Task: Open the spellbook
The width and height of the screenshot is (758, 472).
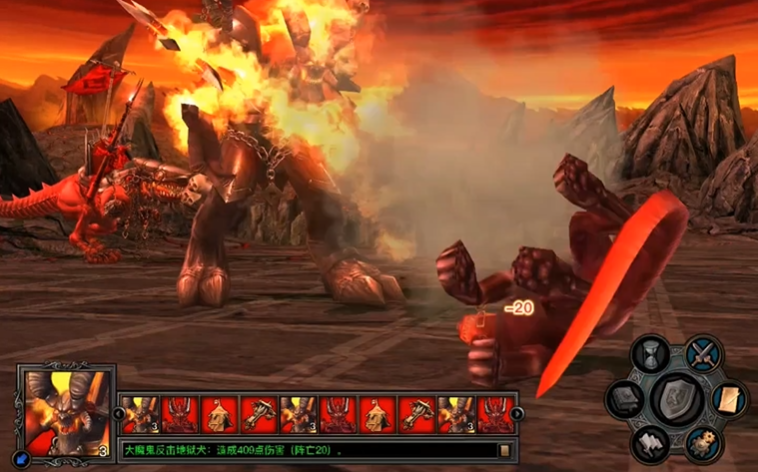Action: tap(626, 402)
